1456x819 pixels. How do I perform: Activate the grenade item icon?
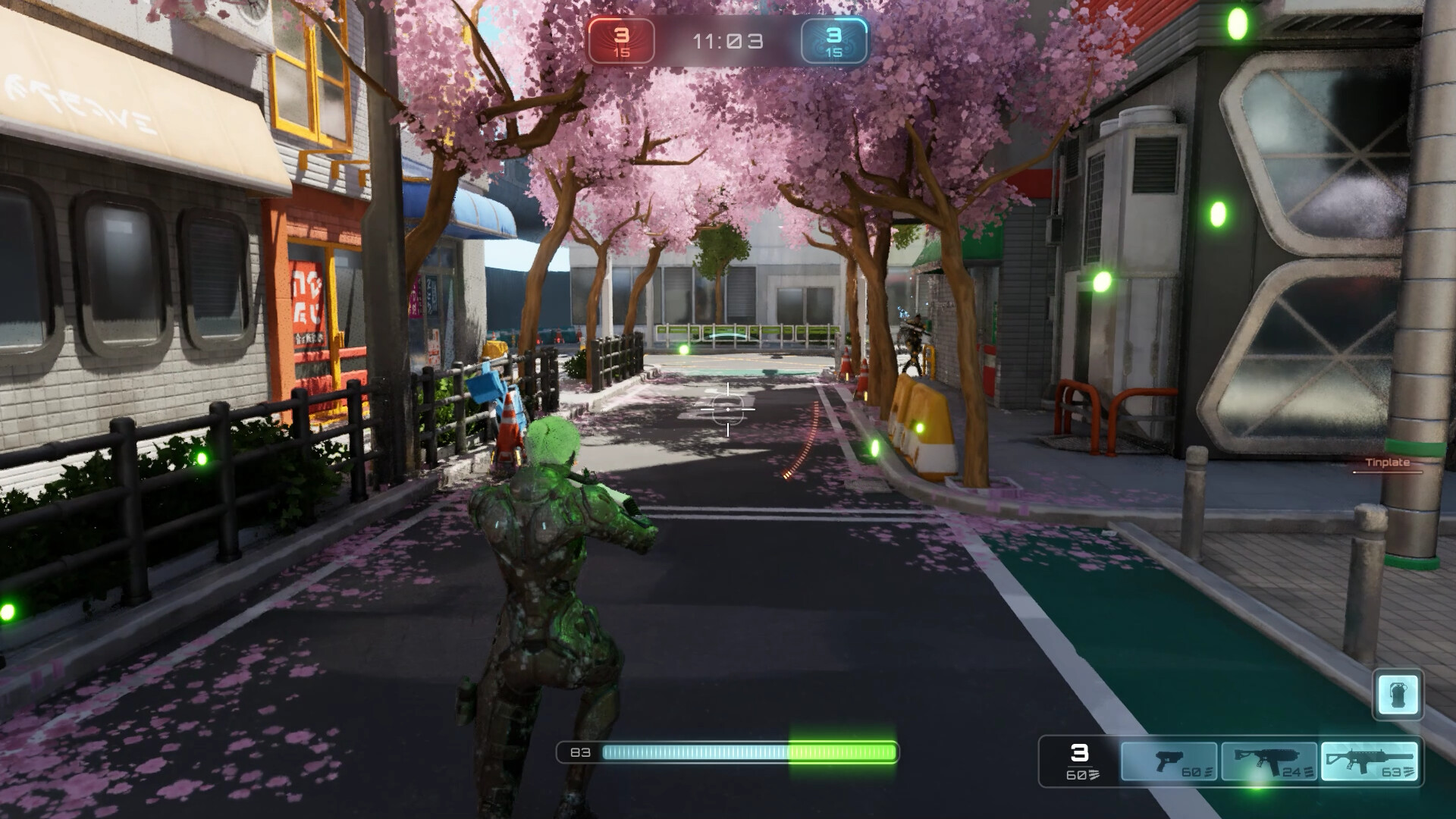point(1398,694)
